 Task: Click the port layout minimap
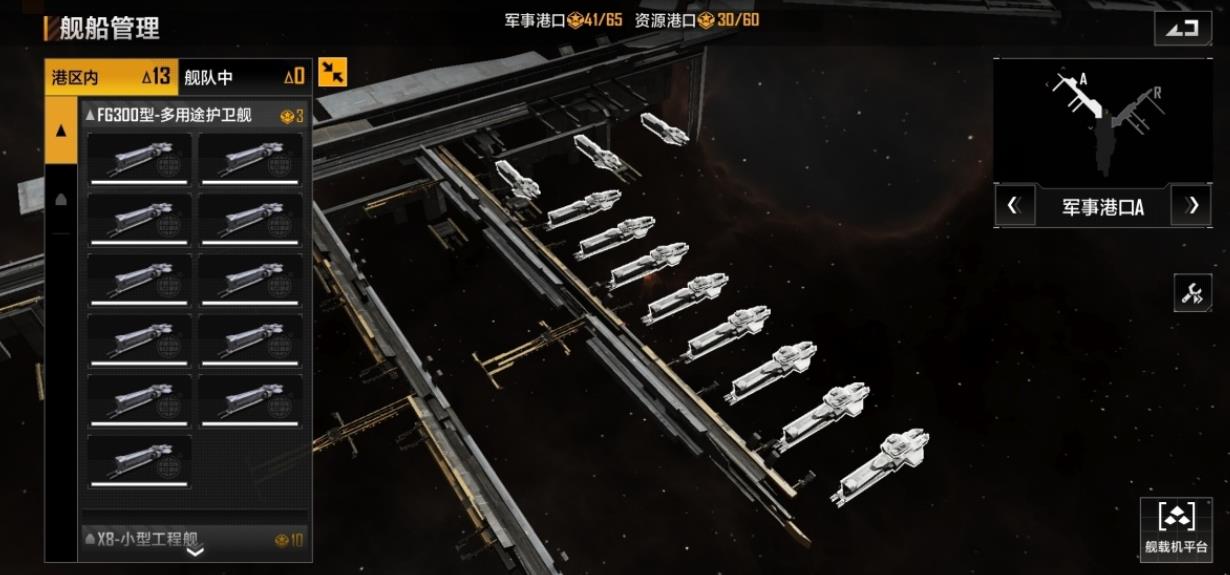[1102, 122]
